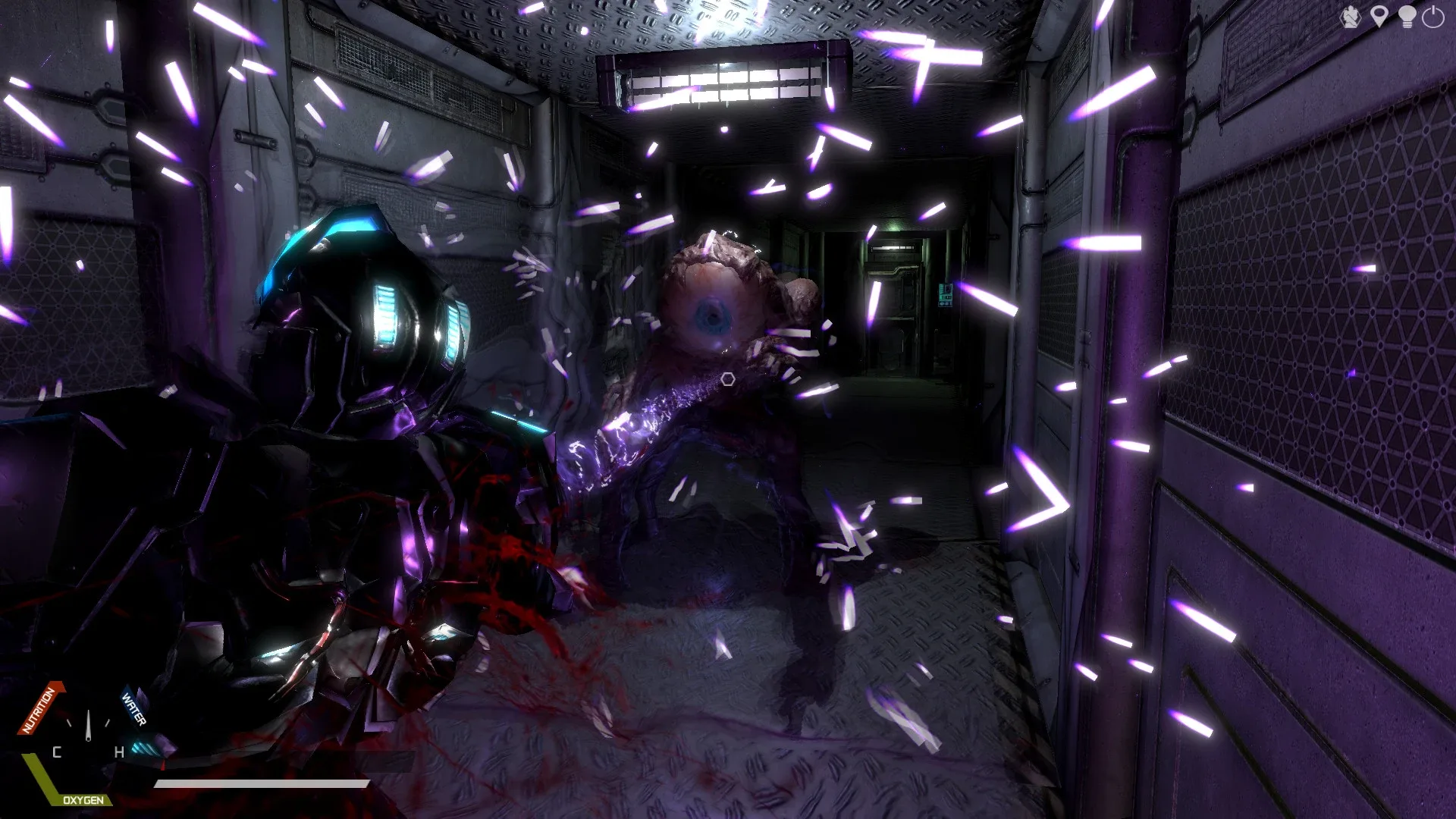This screenshot has height=819, width=1456.
Task: Toggle the flashlight via the bulb icon
Action: [x=1407, y=16]
